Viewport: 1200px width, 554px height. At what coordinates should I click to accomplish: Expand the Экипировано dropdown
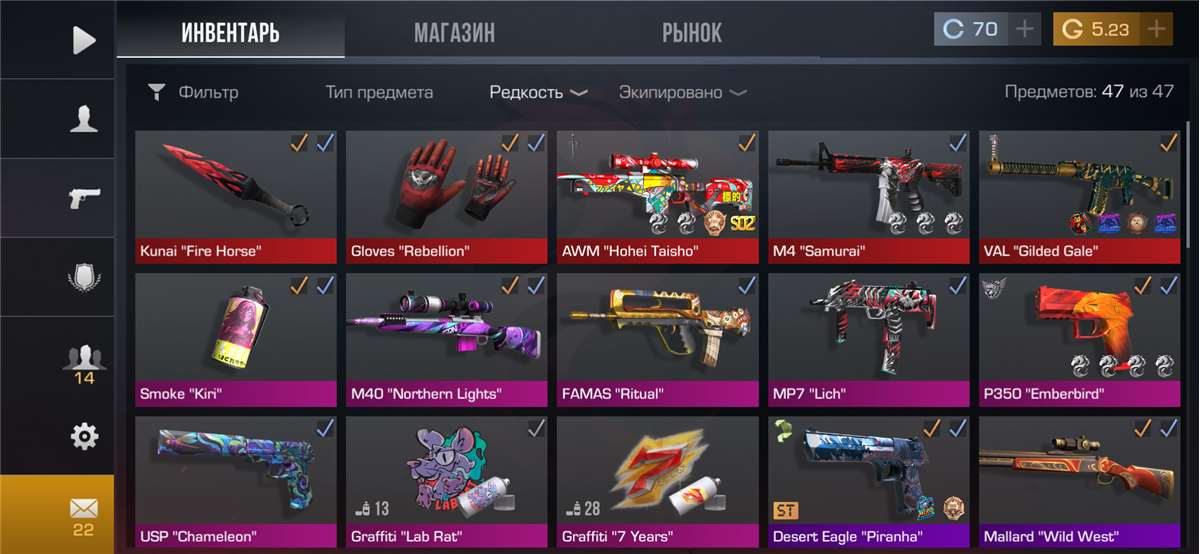683,93
